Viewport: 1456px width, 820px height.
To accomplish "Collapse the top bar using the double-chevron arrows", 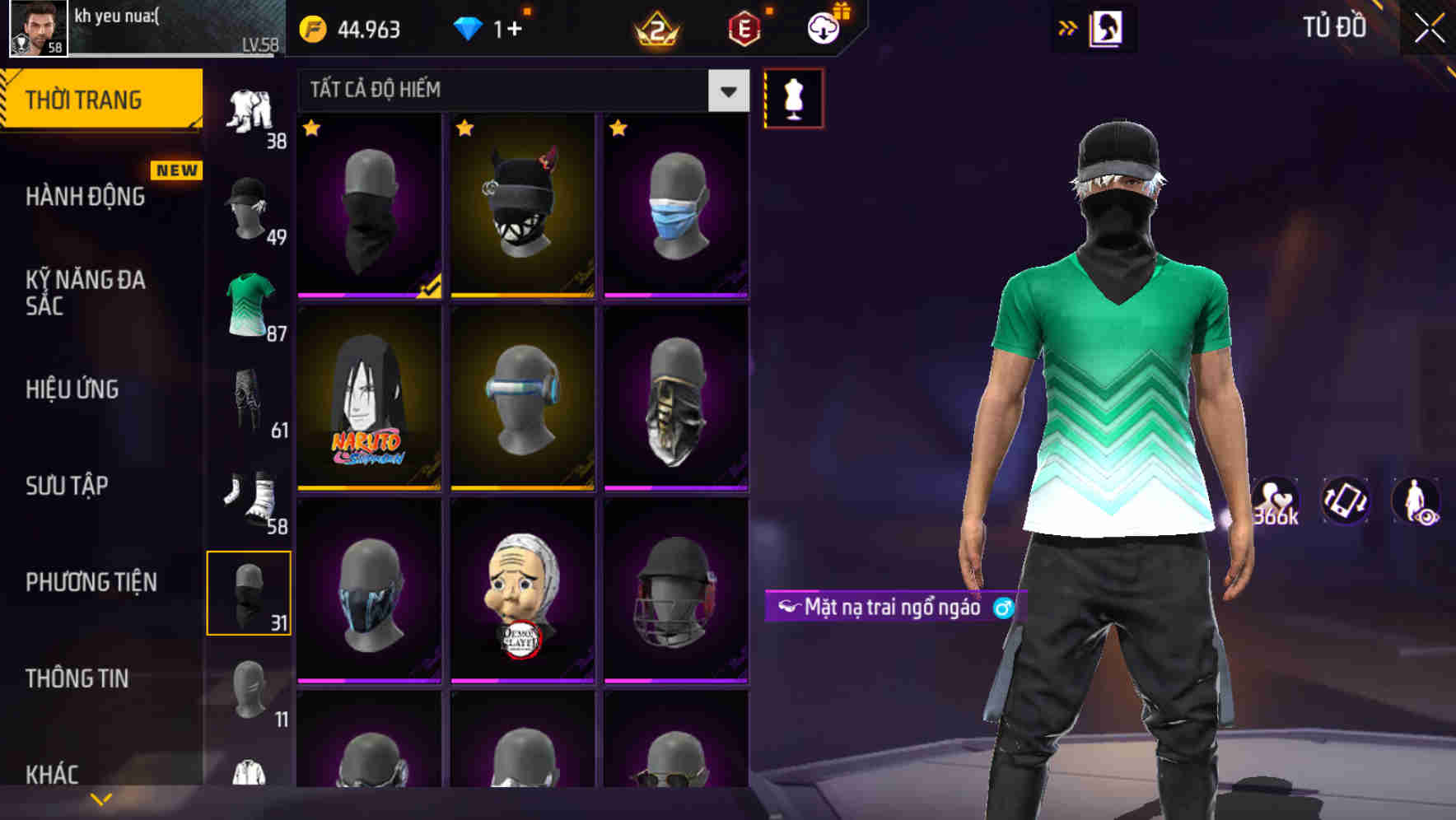I will pos(1067,27).
